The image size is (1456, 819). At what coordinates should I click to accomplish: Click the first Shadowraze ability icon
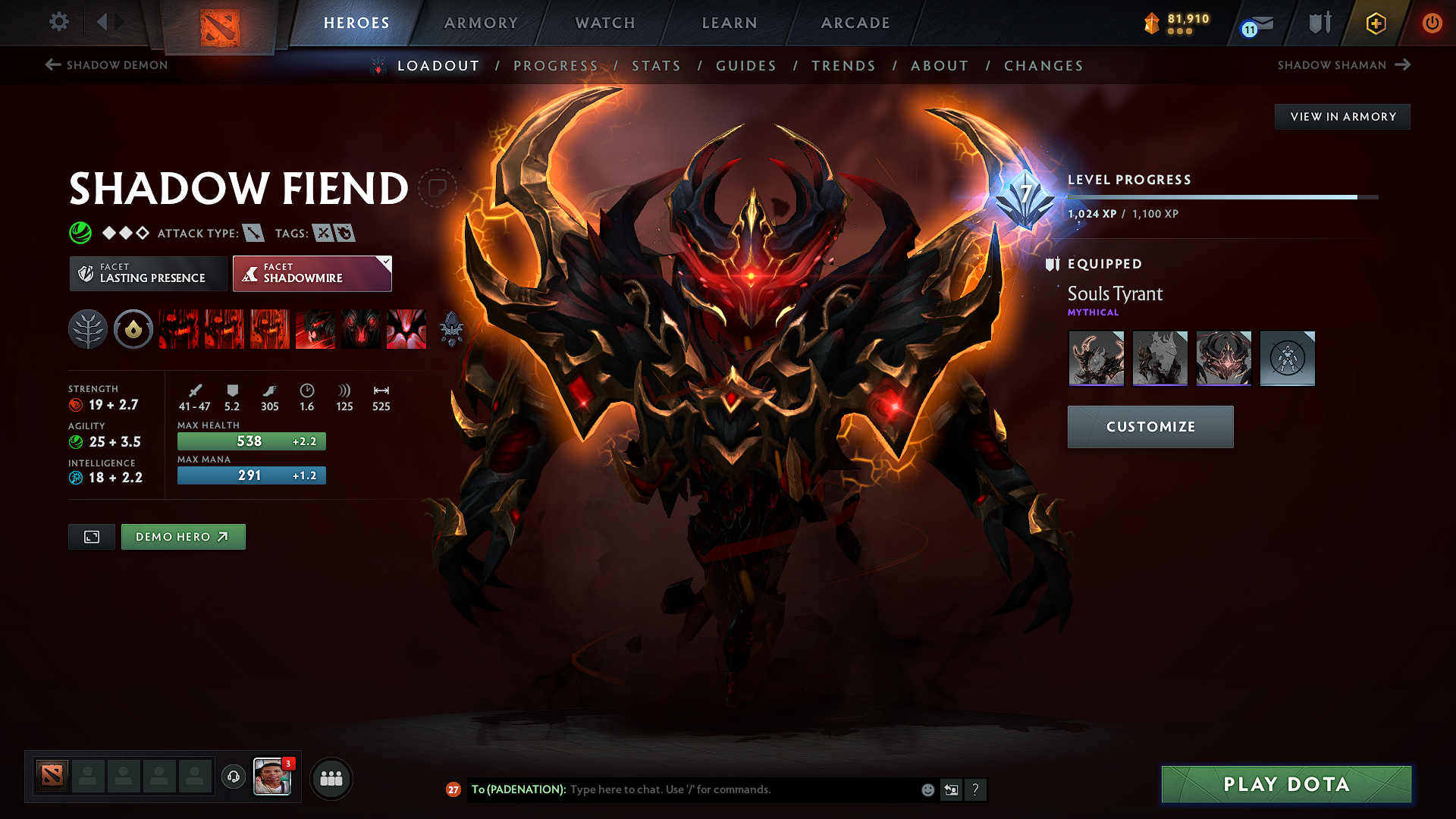pyautogui.click(x=178, y=329)
